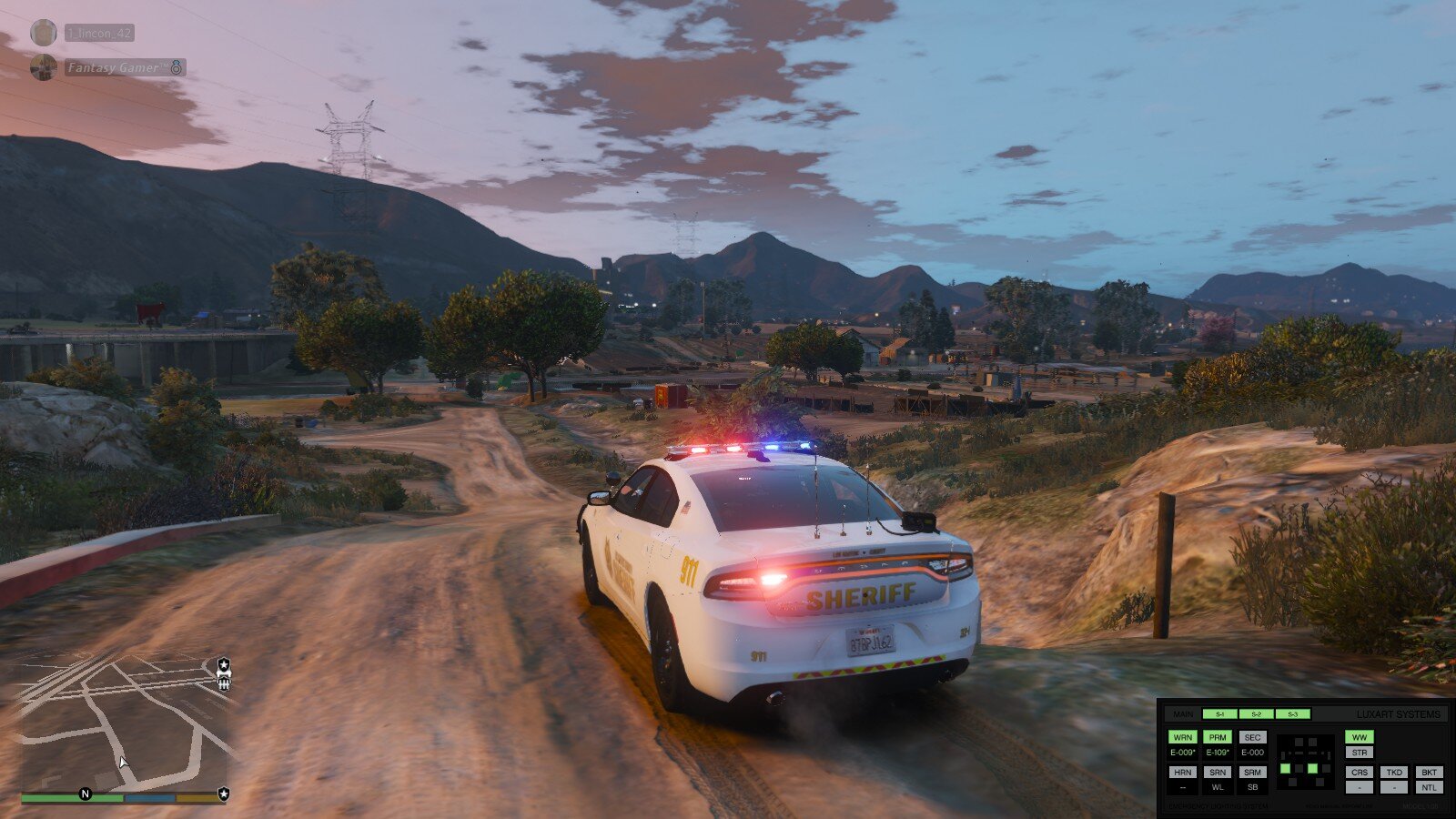Select player 1_lincon_42 in the overlay list
This screenshot has width=1456, height=819.
99,33
